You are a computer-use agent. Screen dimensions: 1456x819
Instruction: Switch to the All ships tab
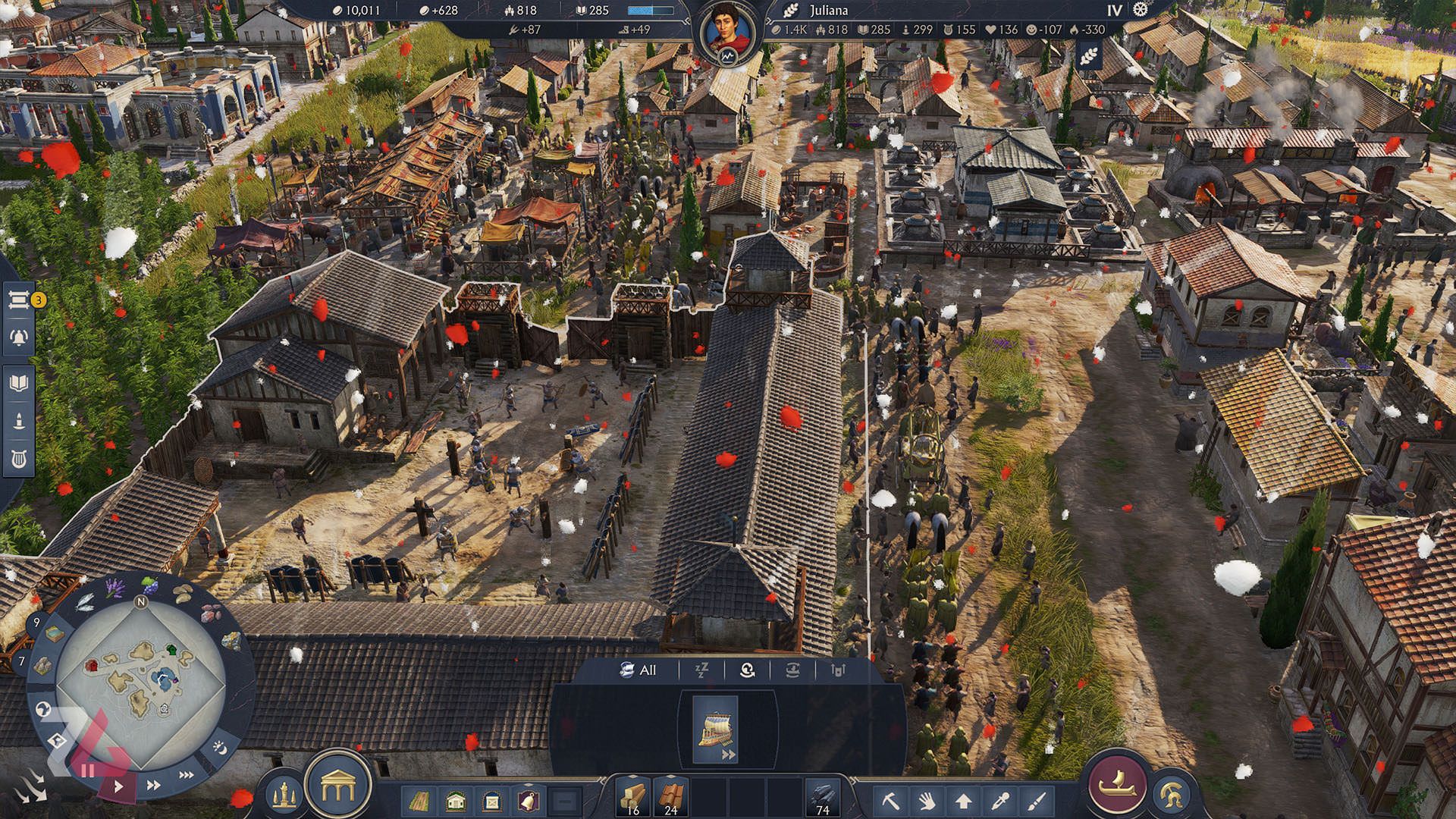(x=639, y=670)
